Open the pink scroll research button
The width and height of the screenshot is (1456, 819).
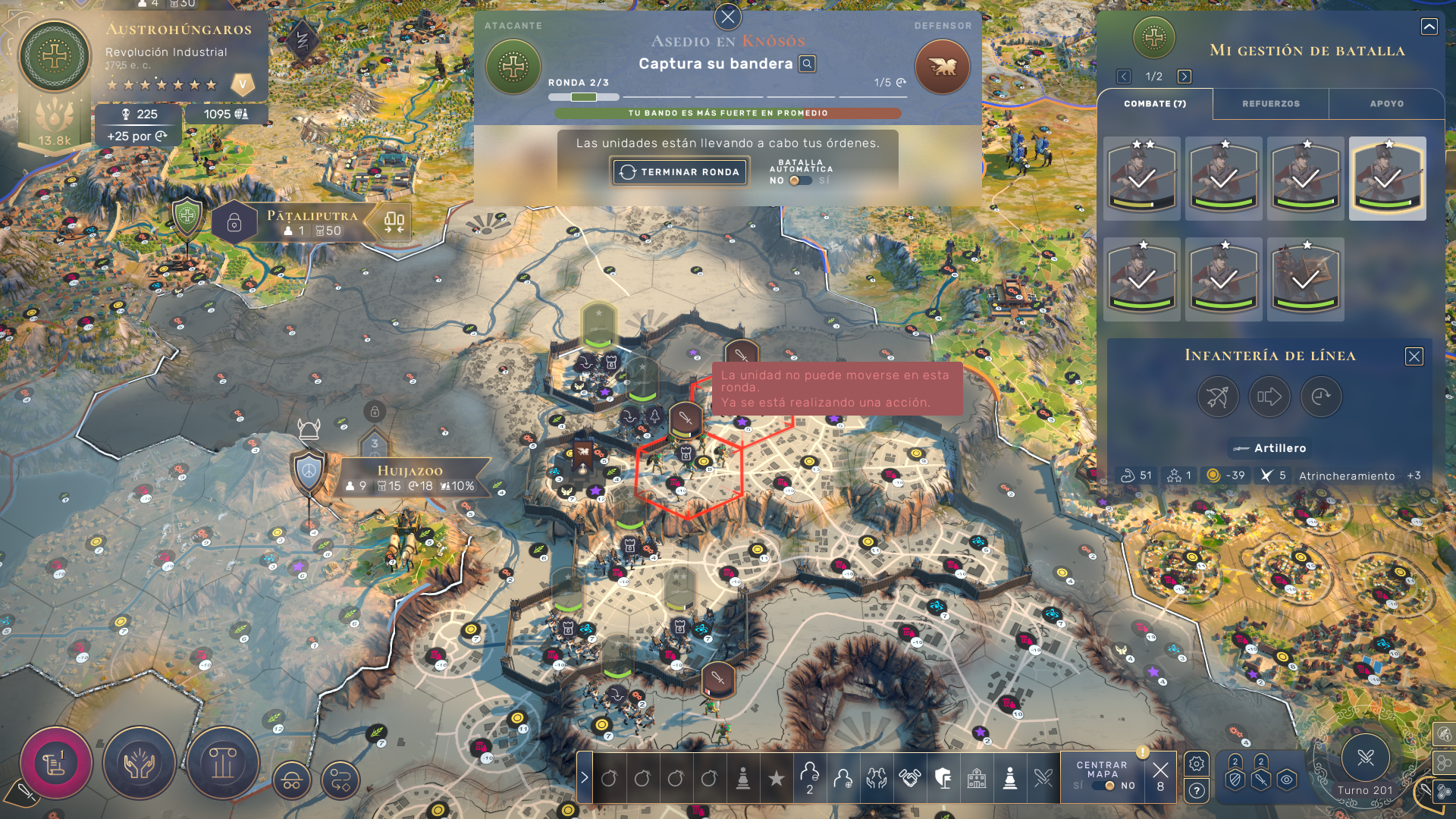[x=55, y=763]
